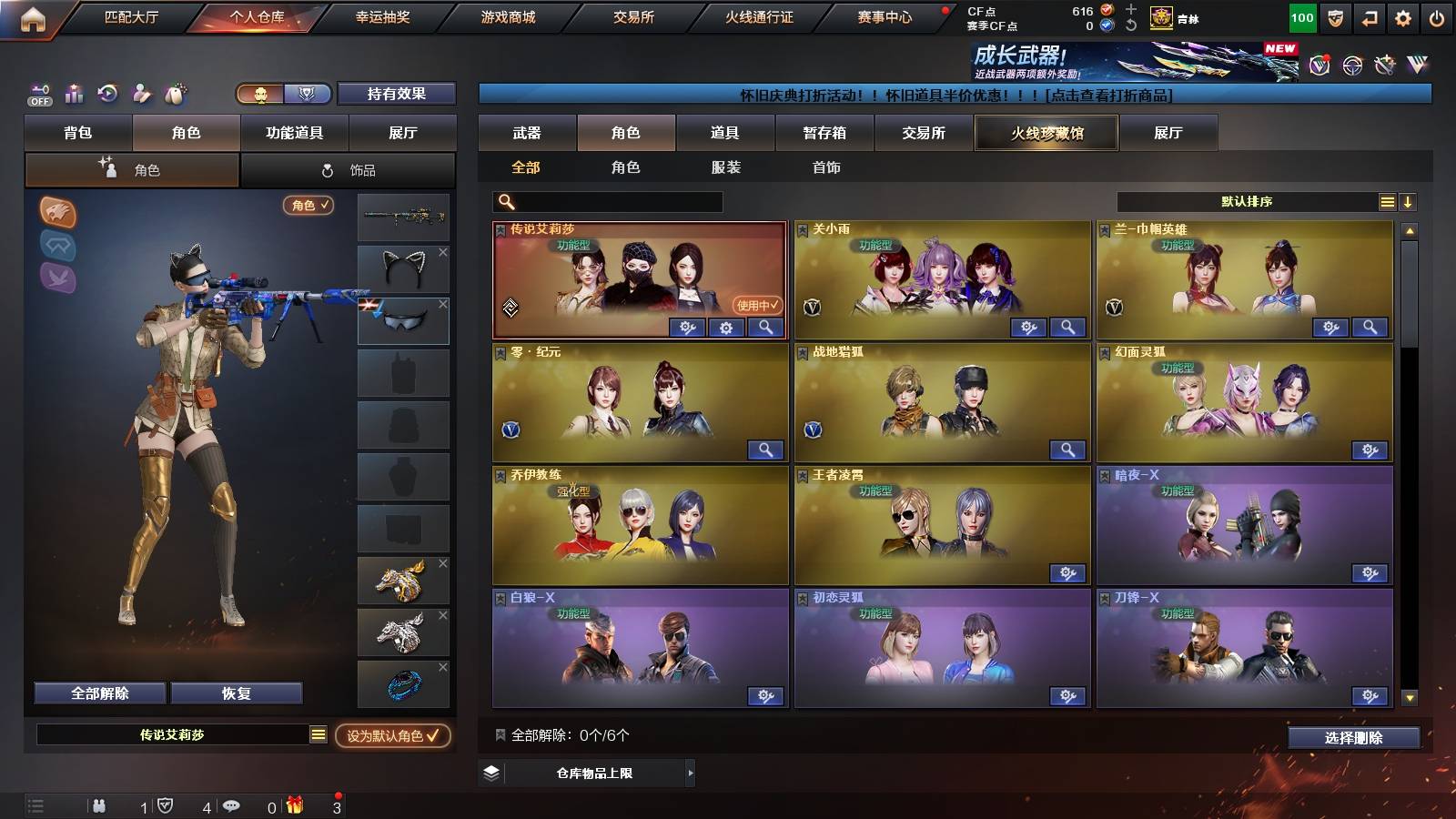
Task: Check 设为默认角色 to set default character
Action: point(393,737)
